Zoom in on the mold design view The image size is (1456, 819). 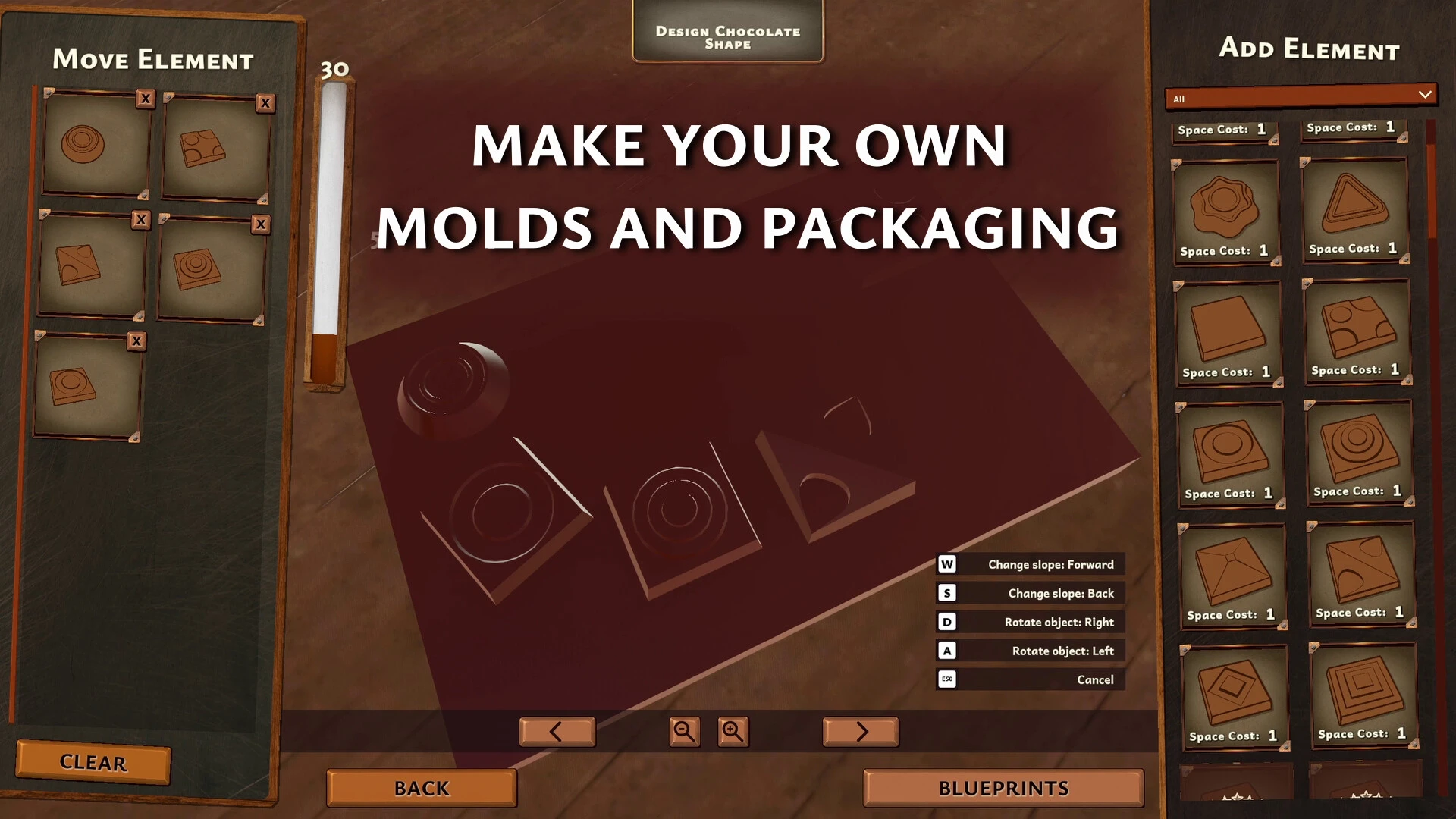(733, 732)
